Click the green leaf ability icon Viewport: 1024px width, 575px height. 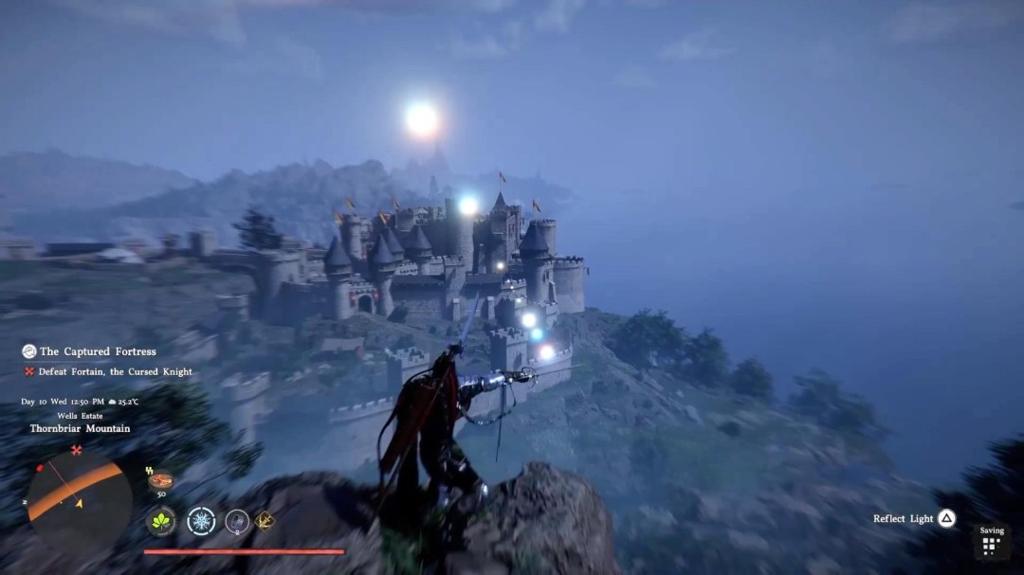coord(161,521)
